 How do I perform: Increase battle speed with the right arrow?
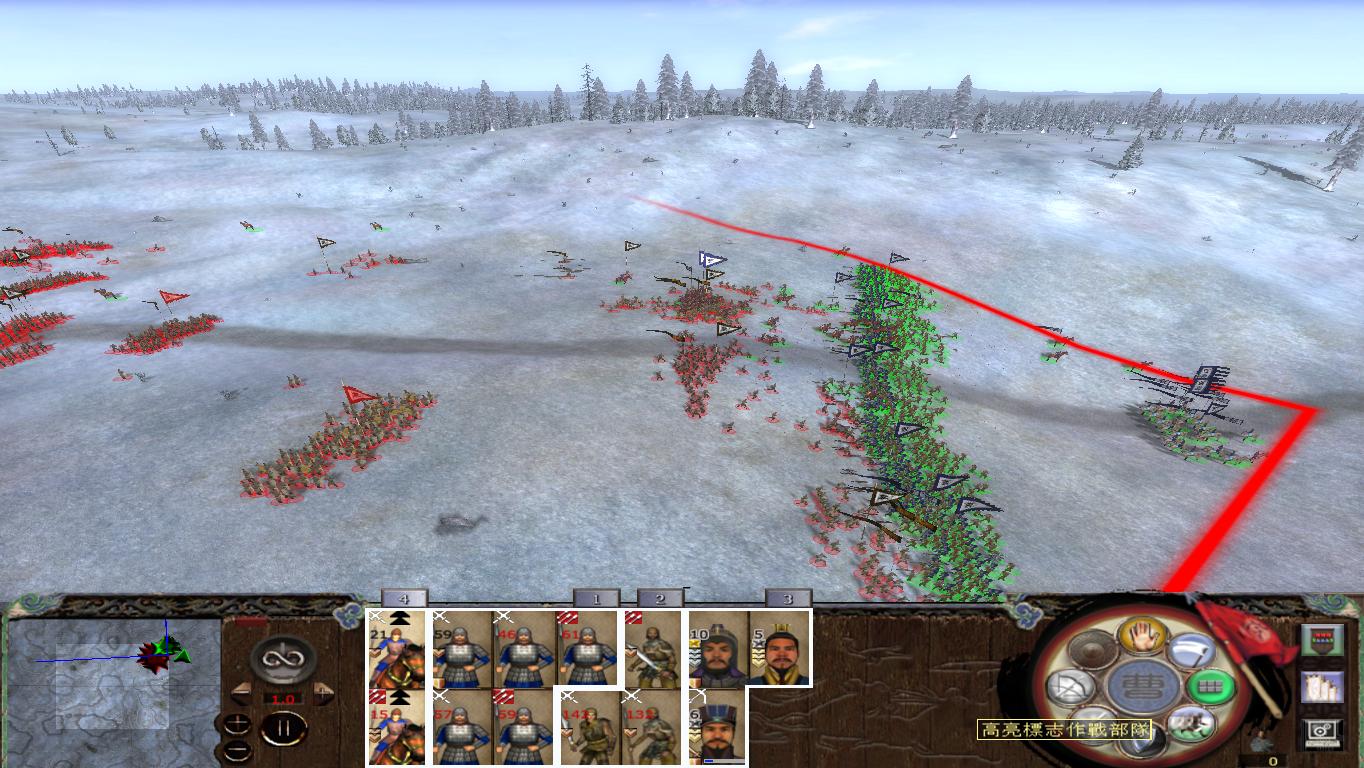tap(322, 694)
